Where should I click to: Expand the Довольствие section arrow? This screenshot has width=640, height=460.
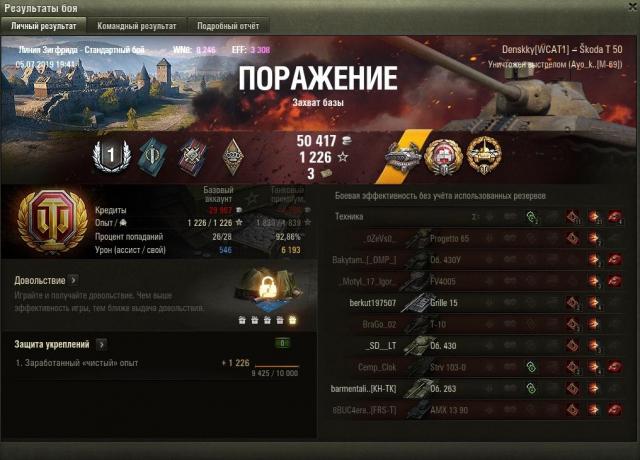[74, 280]
